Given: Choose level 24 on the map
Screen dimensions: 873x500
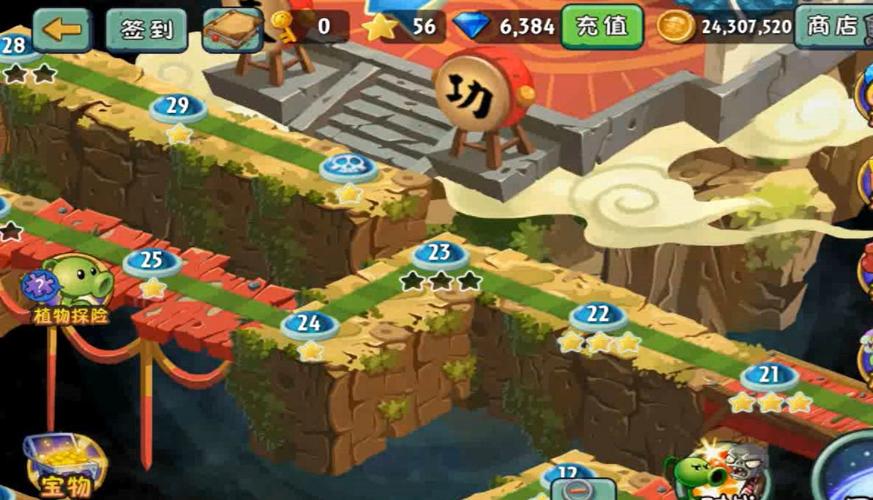Looking at the screenshot, I should pyautogui.click(x=310, y=323).
